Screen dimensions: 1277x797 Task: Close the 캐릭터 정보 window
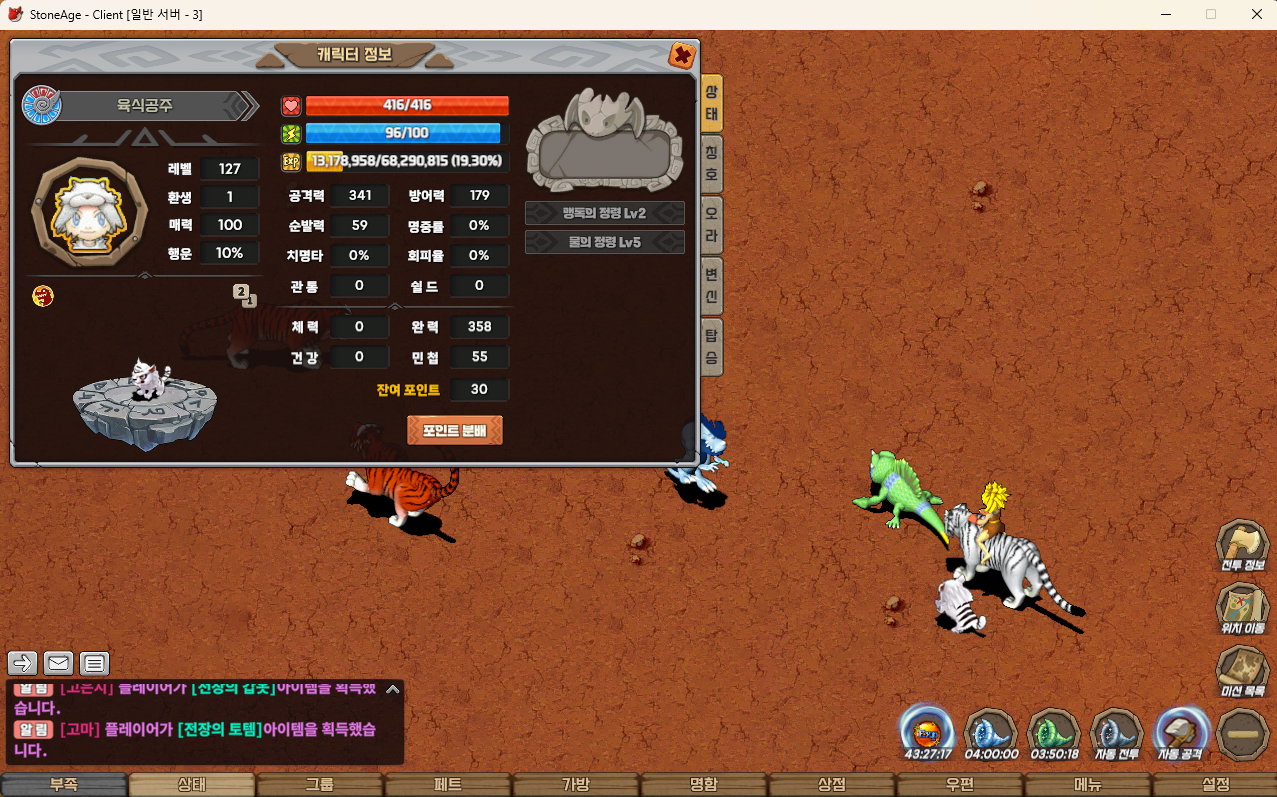pos(682,55)
